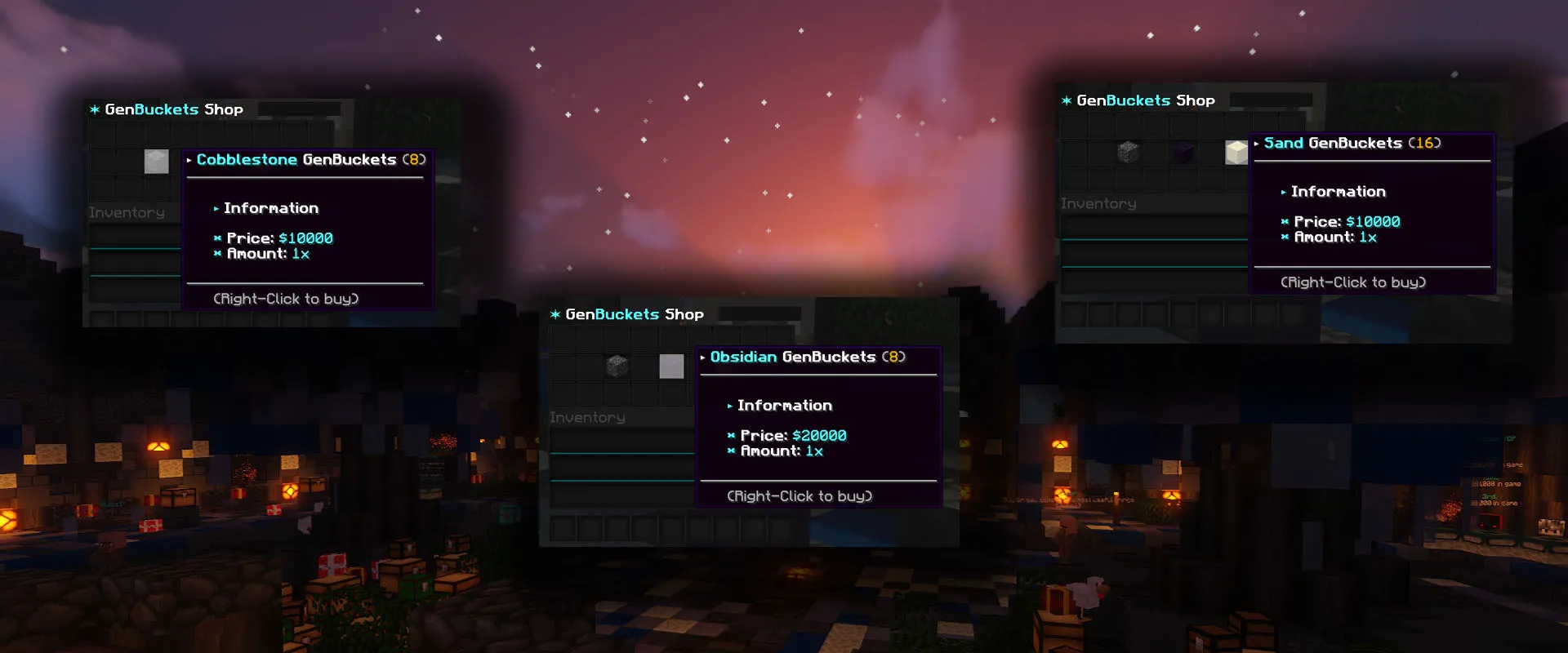Viewport: 1568px width, 653px height.
Task: Click the cobblestone block beside the obsidian block
Action: 1128,152
